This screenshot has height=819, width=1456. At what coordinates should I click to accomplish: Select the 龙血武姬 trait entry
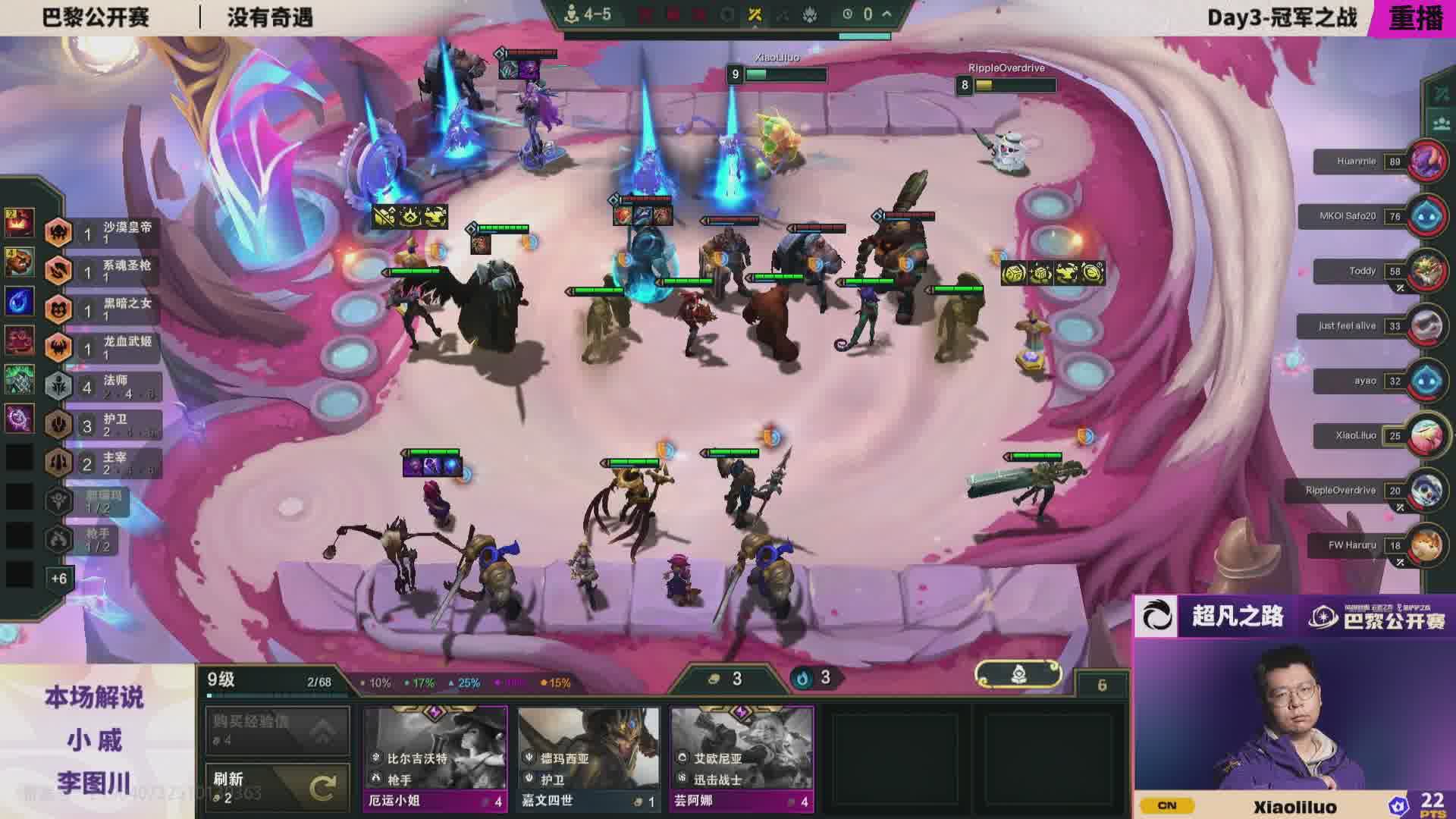[103, 348]
